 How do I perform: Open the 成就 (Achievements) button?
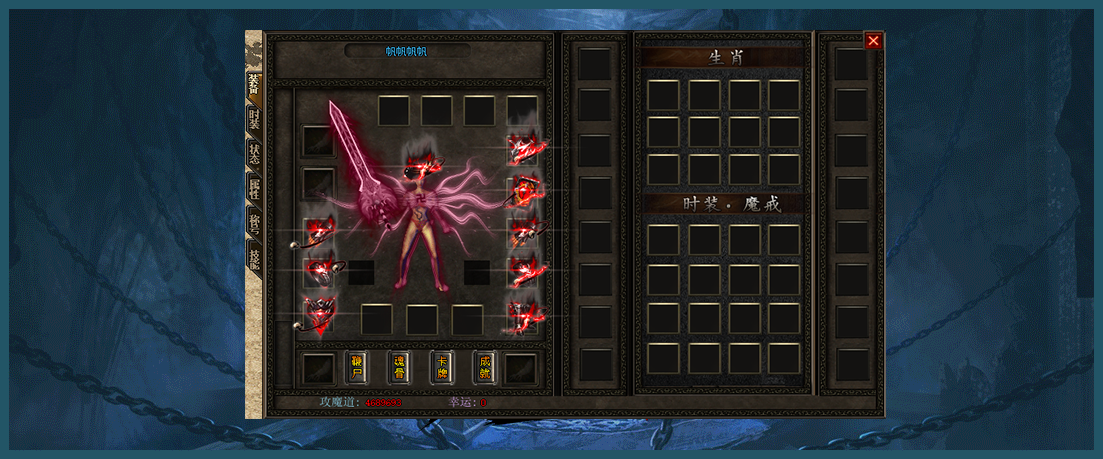(485, 367)
